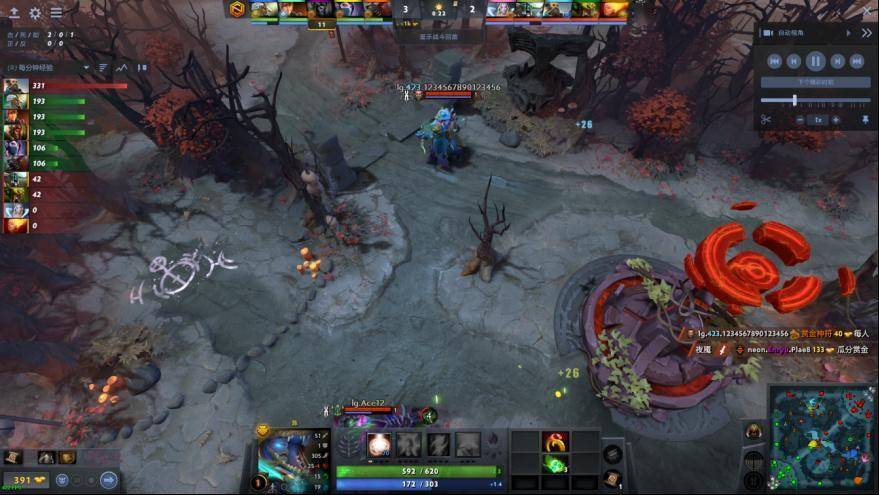Select the selected hero's first ability icon

(x=380, y=445)
